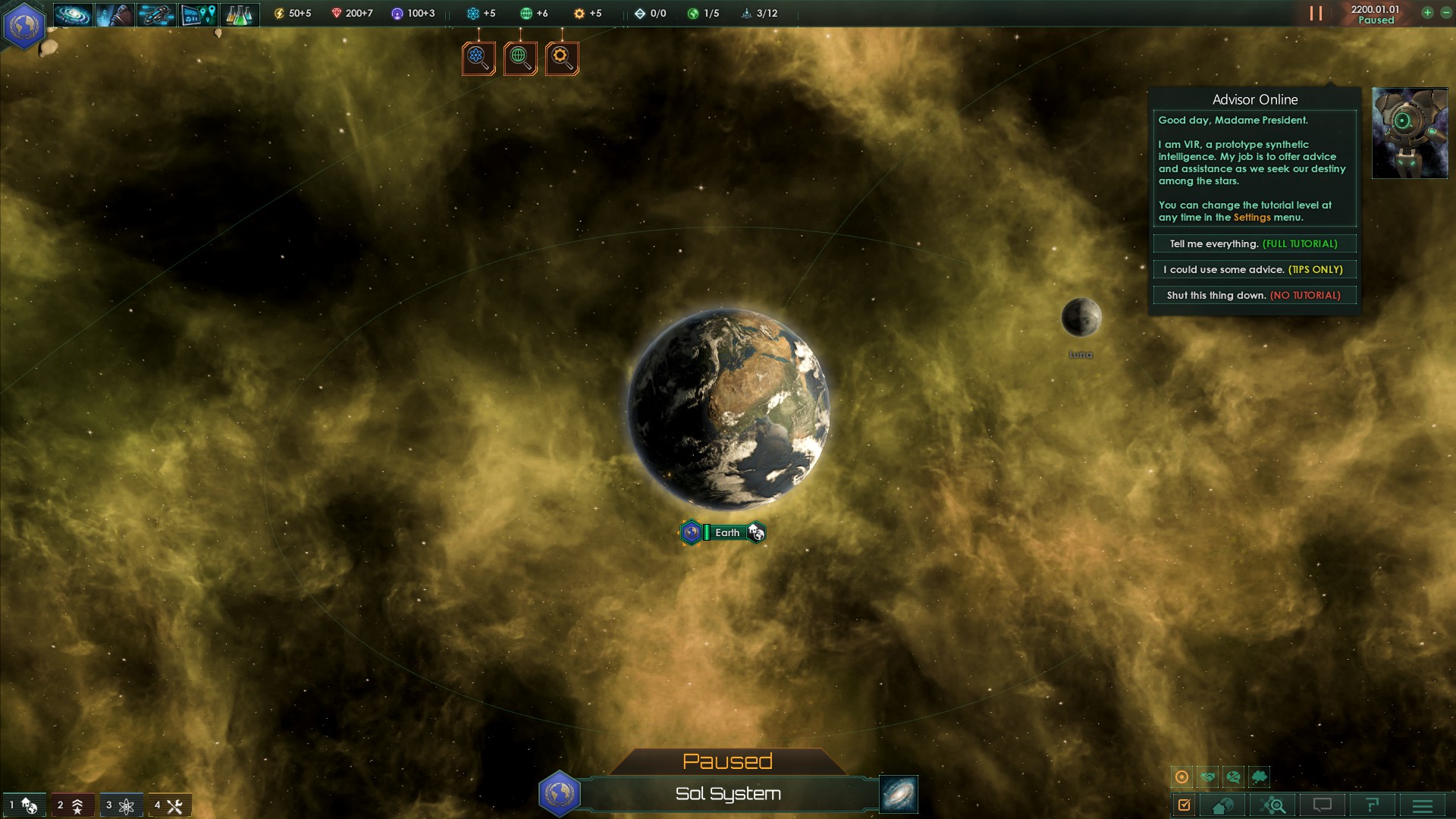Viewport: 1456px width, 819px height.
Task: Pick "Shut this thing down" no tutorial
Action: (x=1254, y=296)
